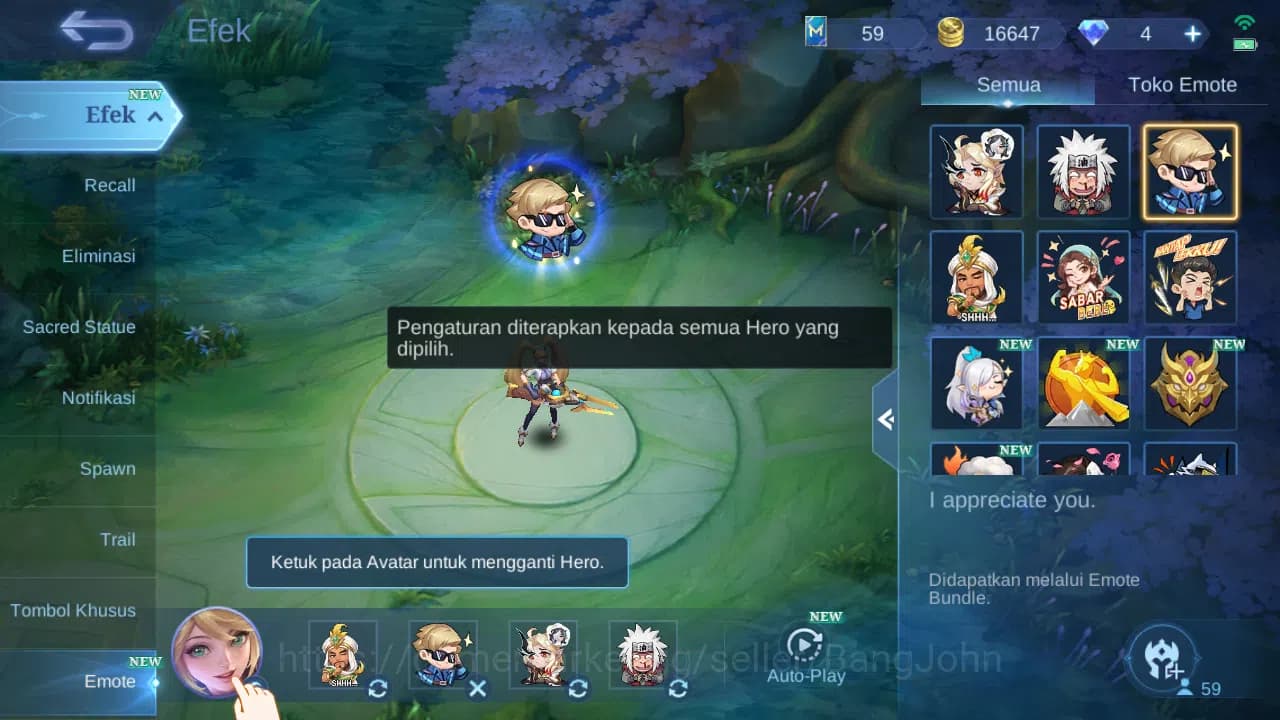Click the gold coins currency icon
This screenshot has height=720, width=1280.
tap(950, 32)
